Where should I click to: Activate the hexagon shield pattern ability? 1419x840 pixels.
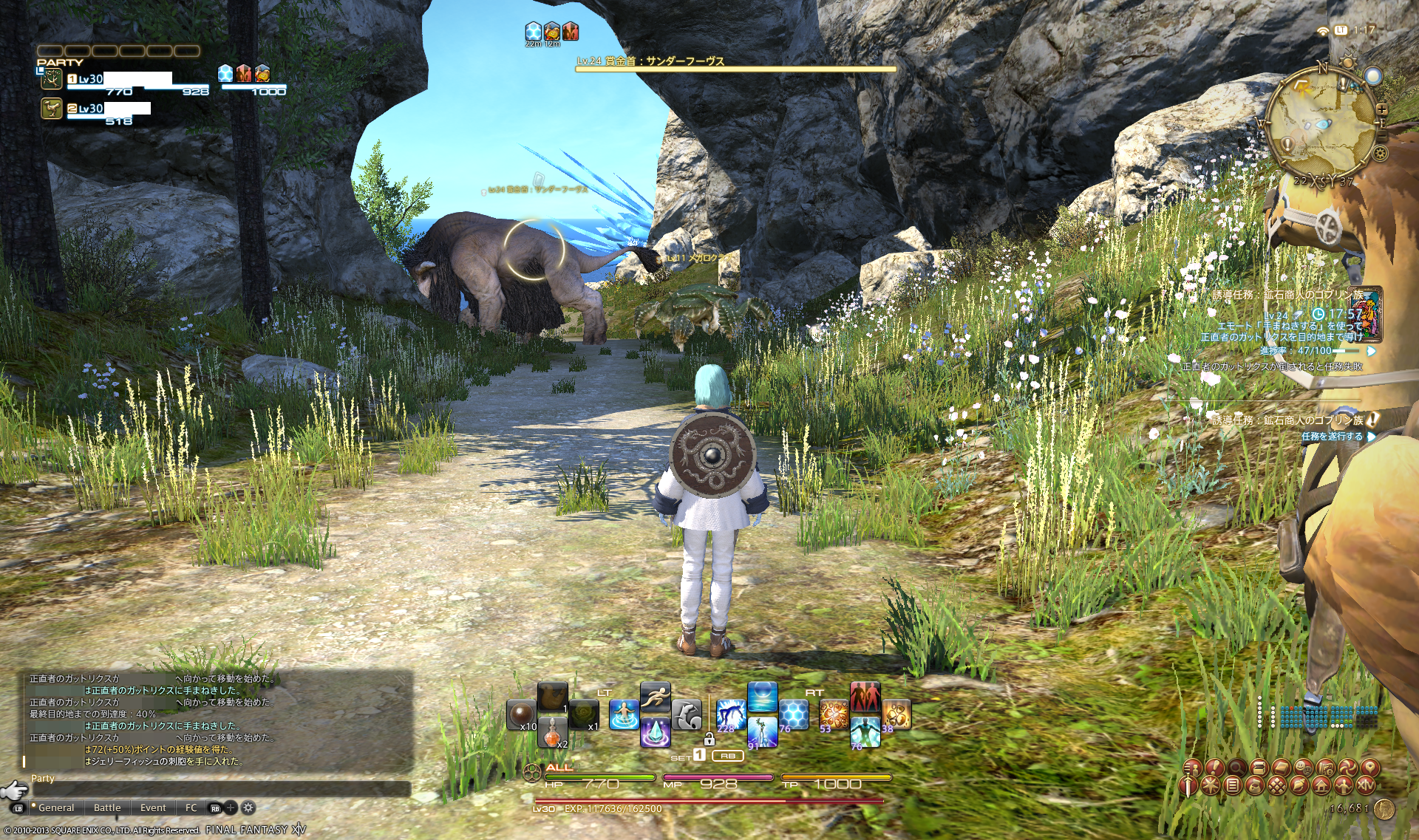point(794,714)
